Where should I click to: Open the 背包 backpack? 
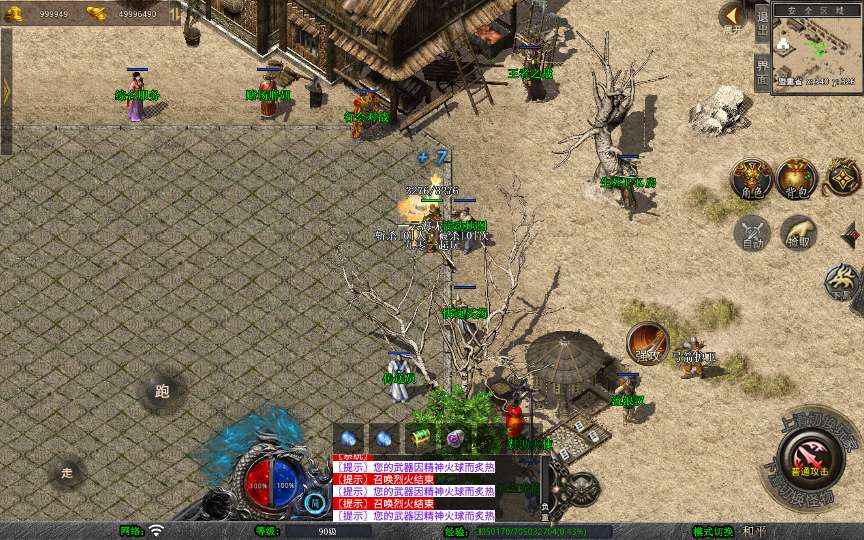(x=796, y=178)
